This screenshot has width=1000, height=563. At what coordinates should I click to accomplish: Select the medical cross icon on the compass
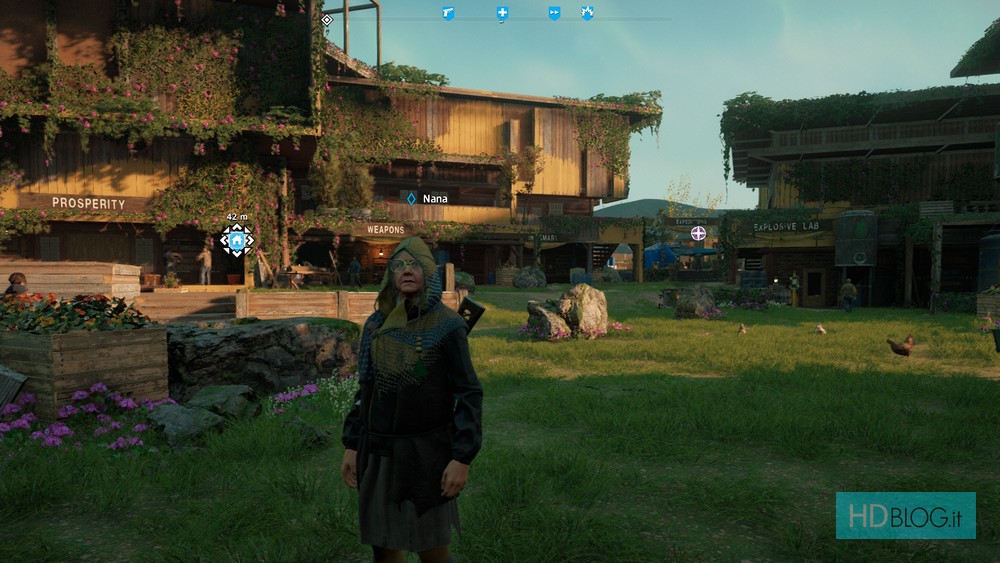pyautogui.click(x=502, y=13)
